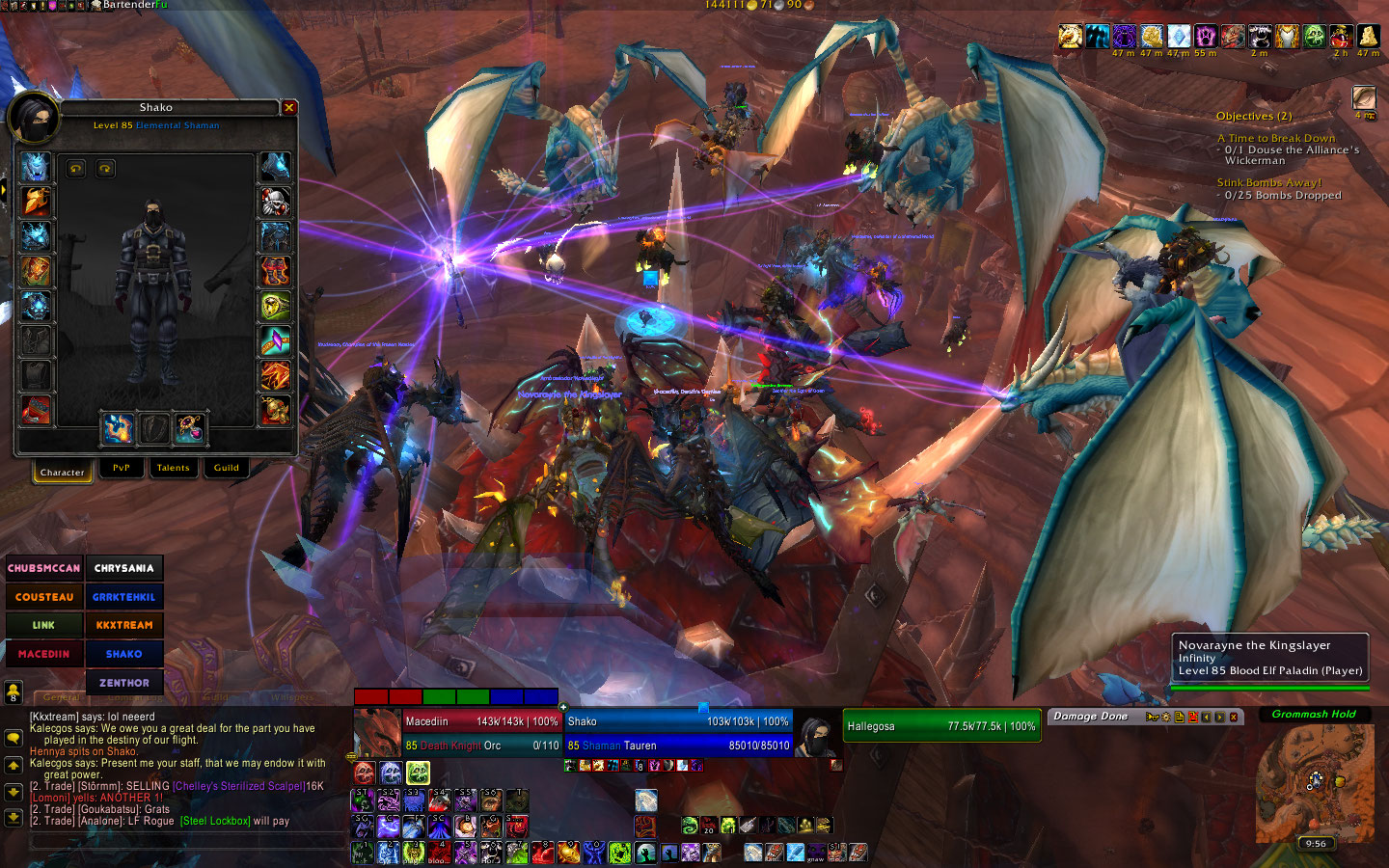Target Zenthor in the raid frames
Viewport: 1389px width, 868px height.
tap(124, 683)
